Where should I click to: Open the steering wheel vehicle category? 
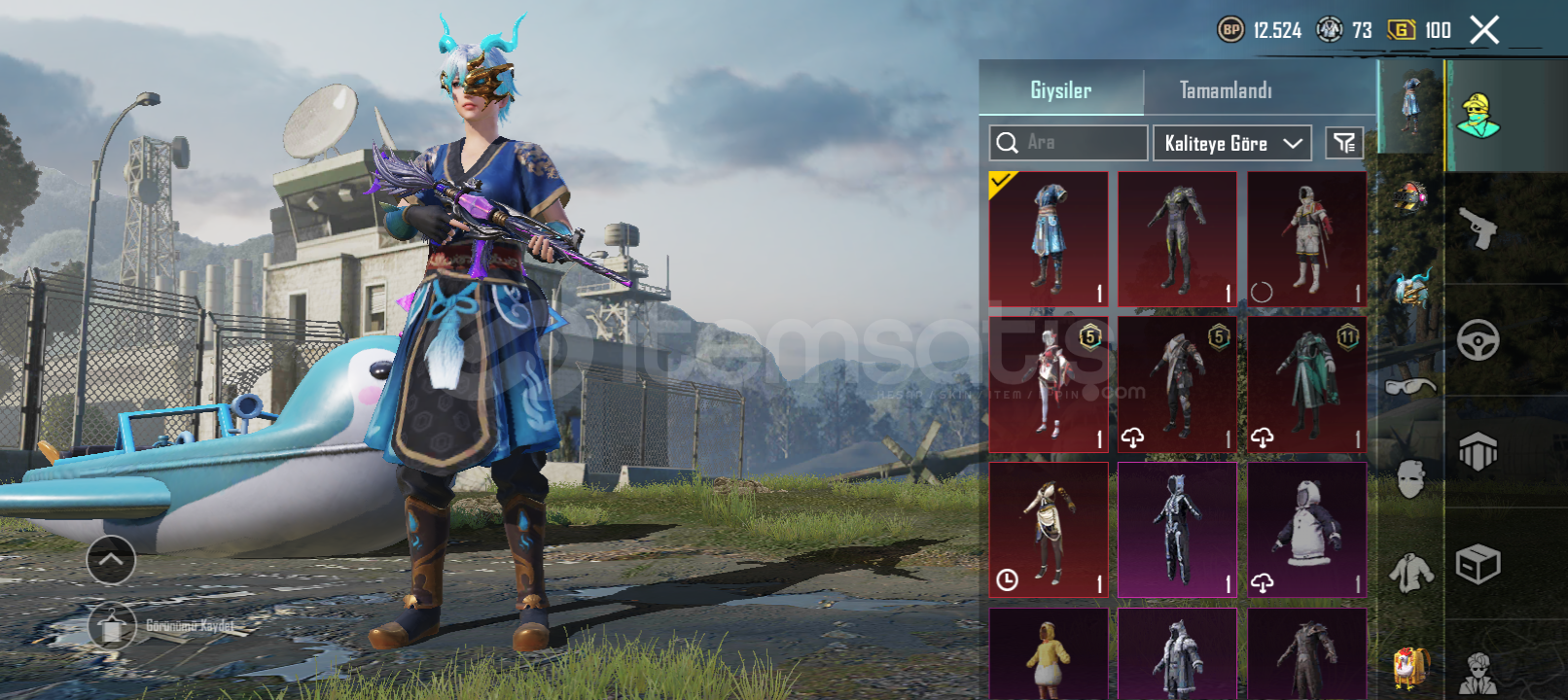(x=1478, y=340)
